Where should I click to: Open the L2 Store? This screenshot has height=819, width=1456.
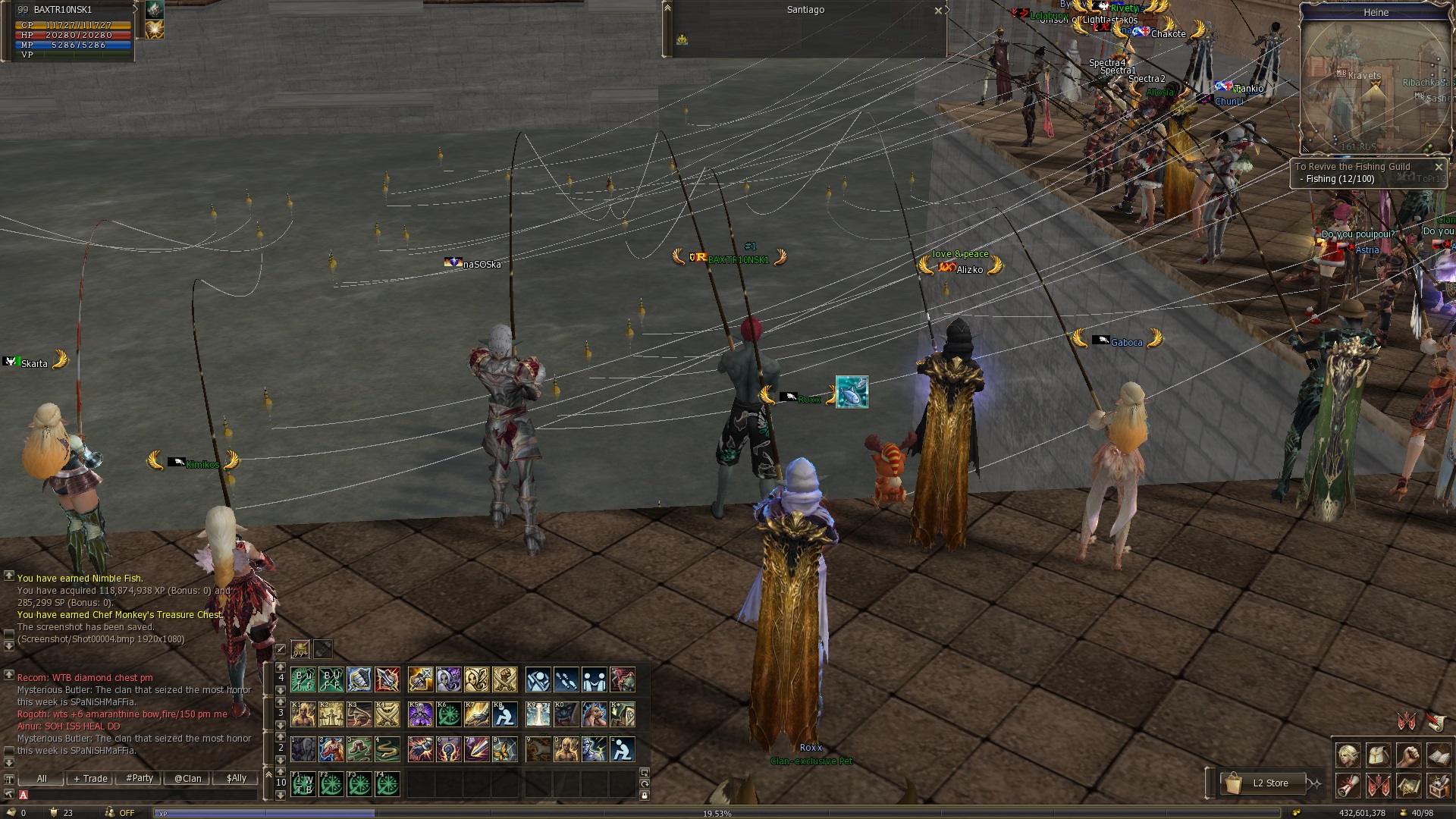coord(1269,783)
